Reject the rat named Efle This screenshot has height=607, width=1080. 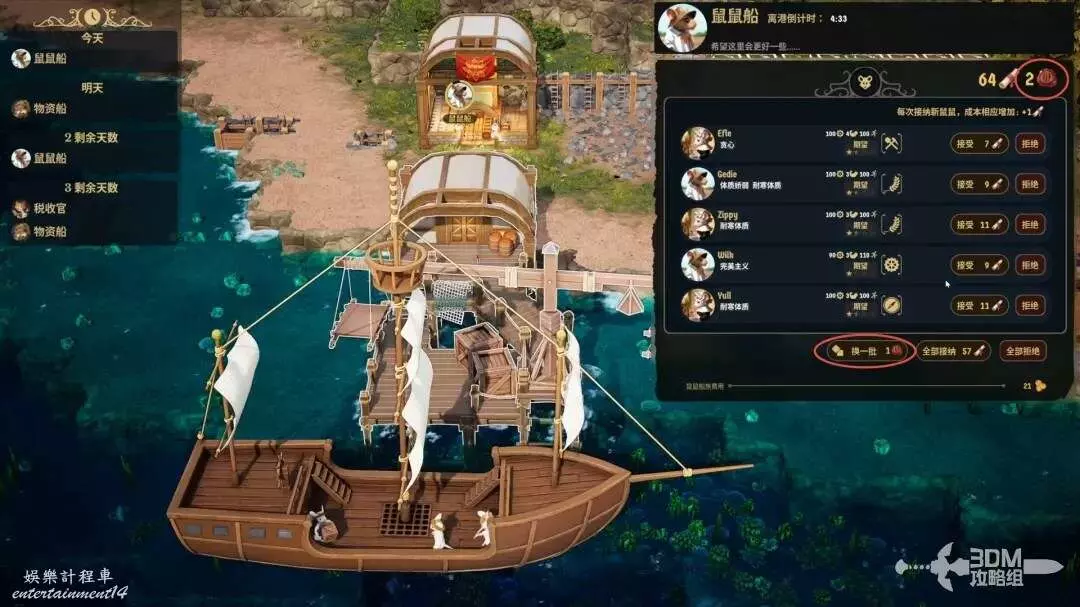[x=1030, y=144]
